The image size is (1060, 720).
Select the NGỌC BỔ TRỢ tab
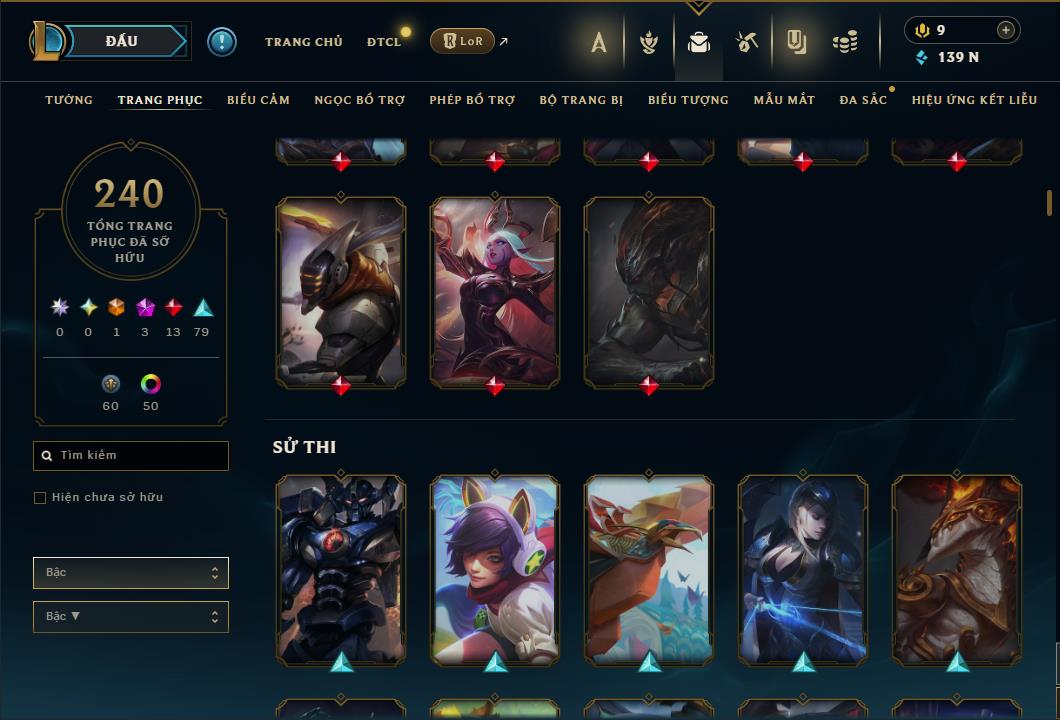point(359,100)
